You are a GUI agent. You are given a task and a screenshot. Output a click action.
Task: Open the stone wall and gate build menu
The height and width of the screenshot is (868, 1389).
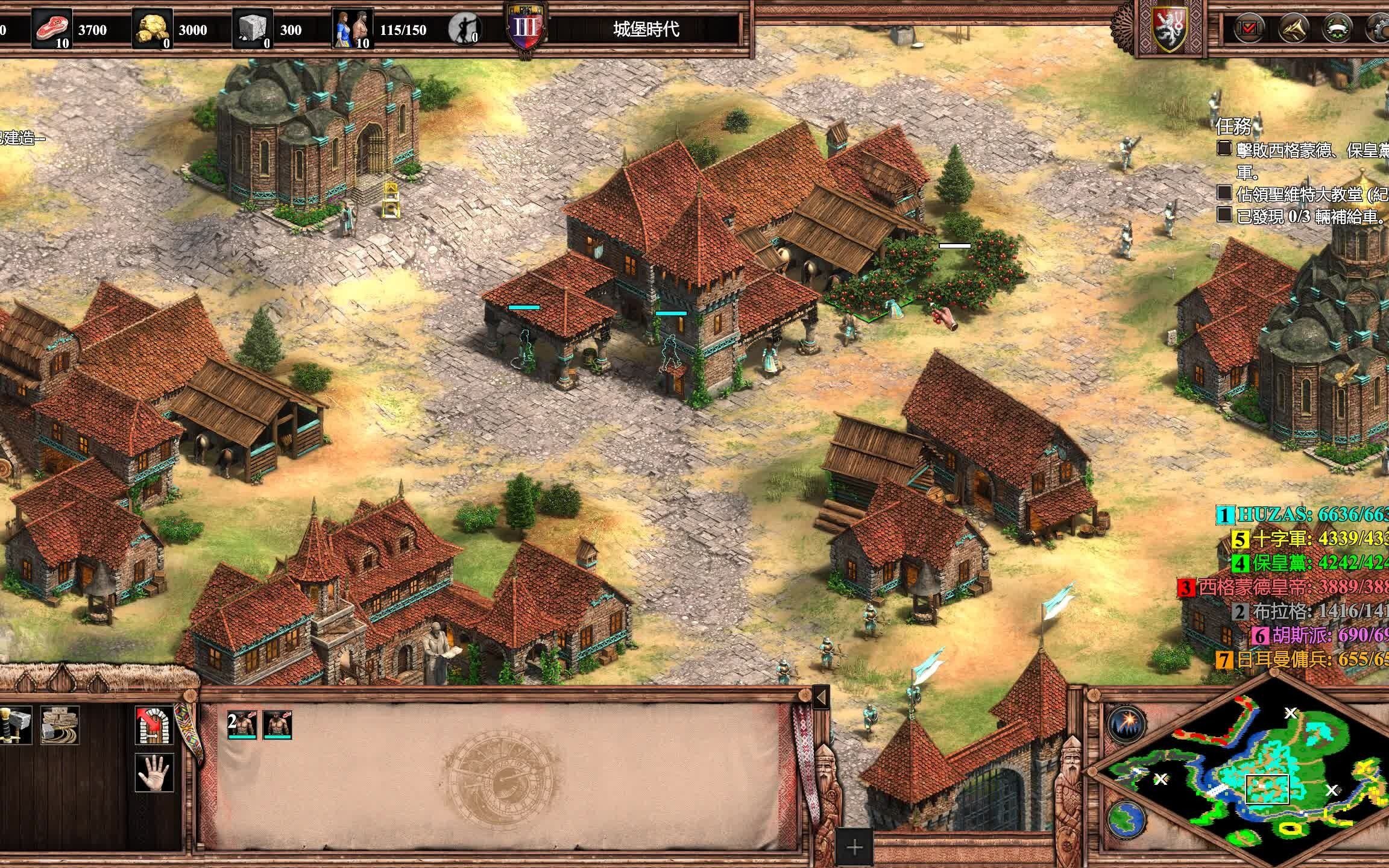60,725
